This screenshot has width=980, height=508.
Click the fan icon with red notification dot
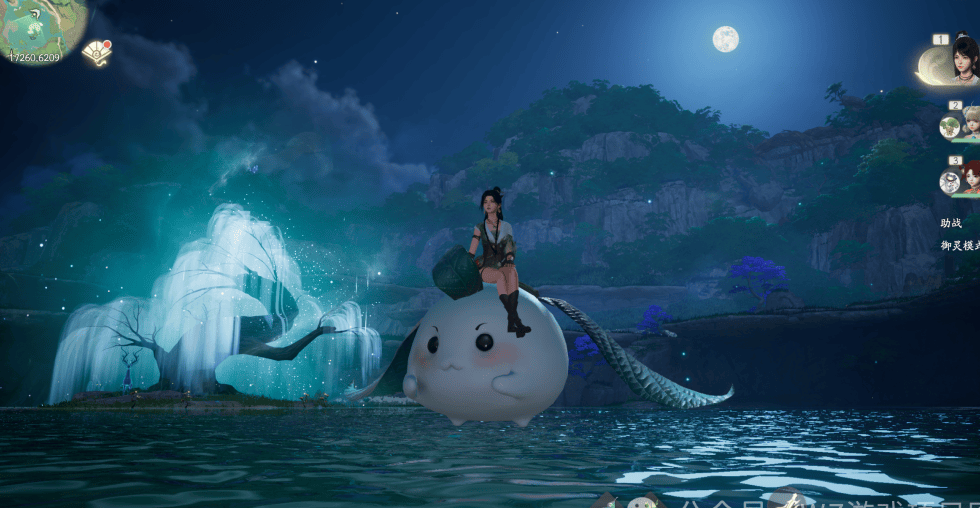pos(96,52)
